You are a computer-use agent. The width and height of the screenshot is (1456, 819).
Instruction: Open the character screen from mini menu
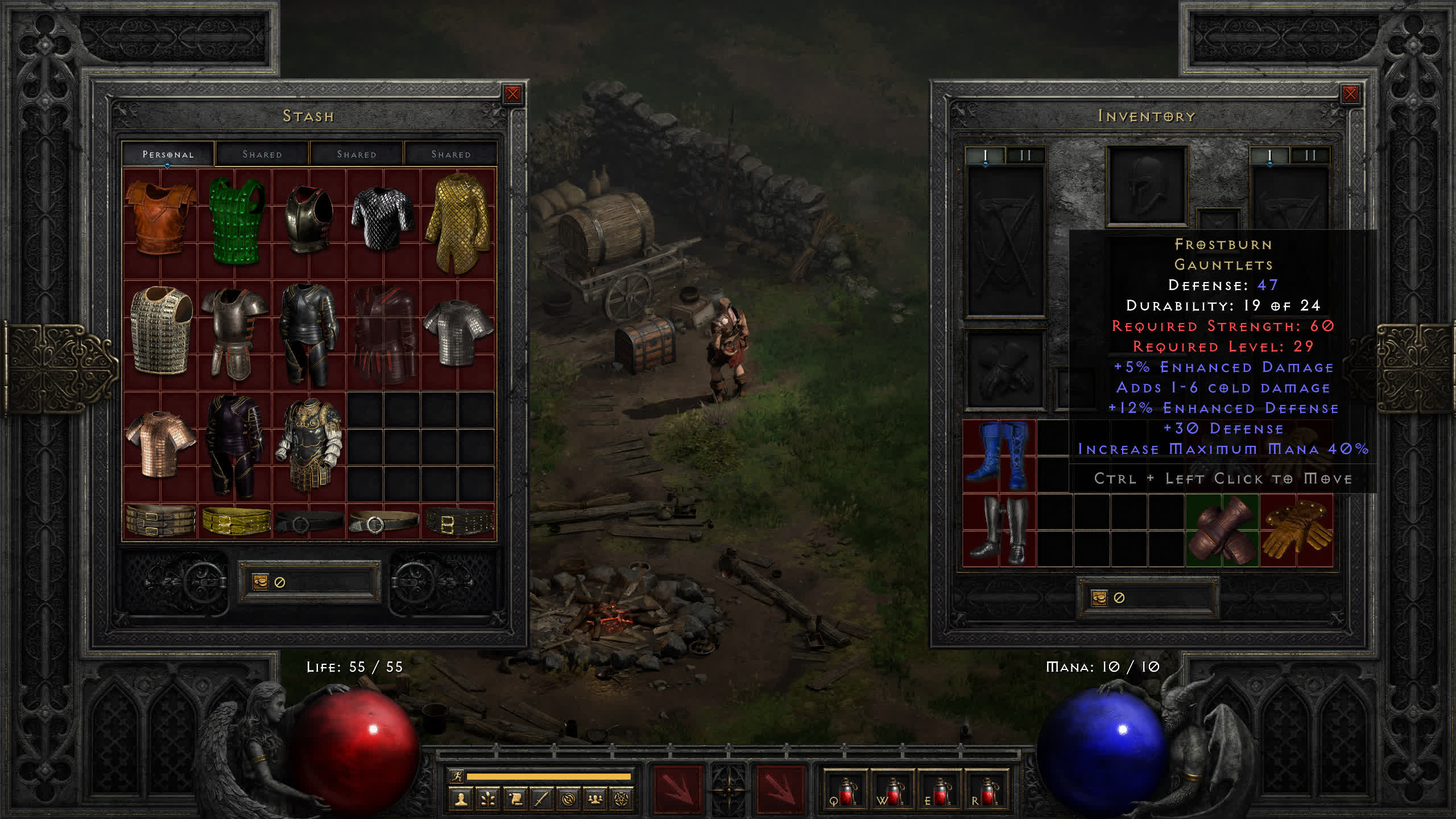tap(461, 800)
